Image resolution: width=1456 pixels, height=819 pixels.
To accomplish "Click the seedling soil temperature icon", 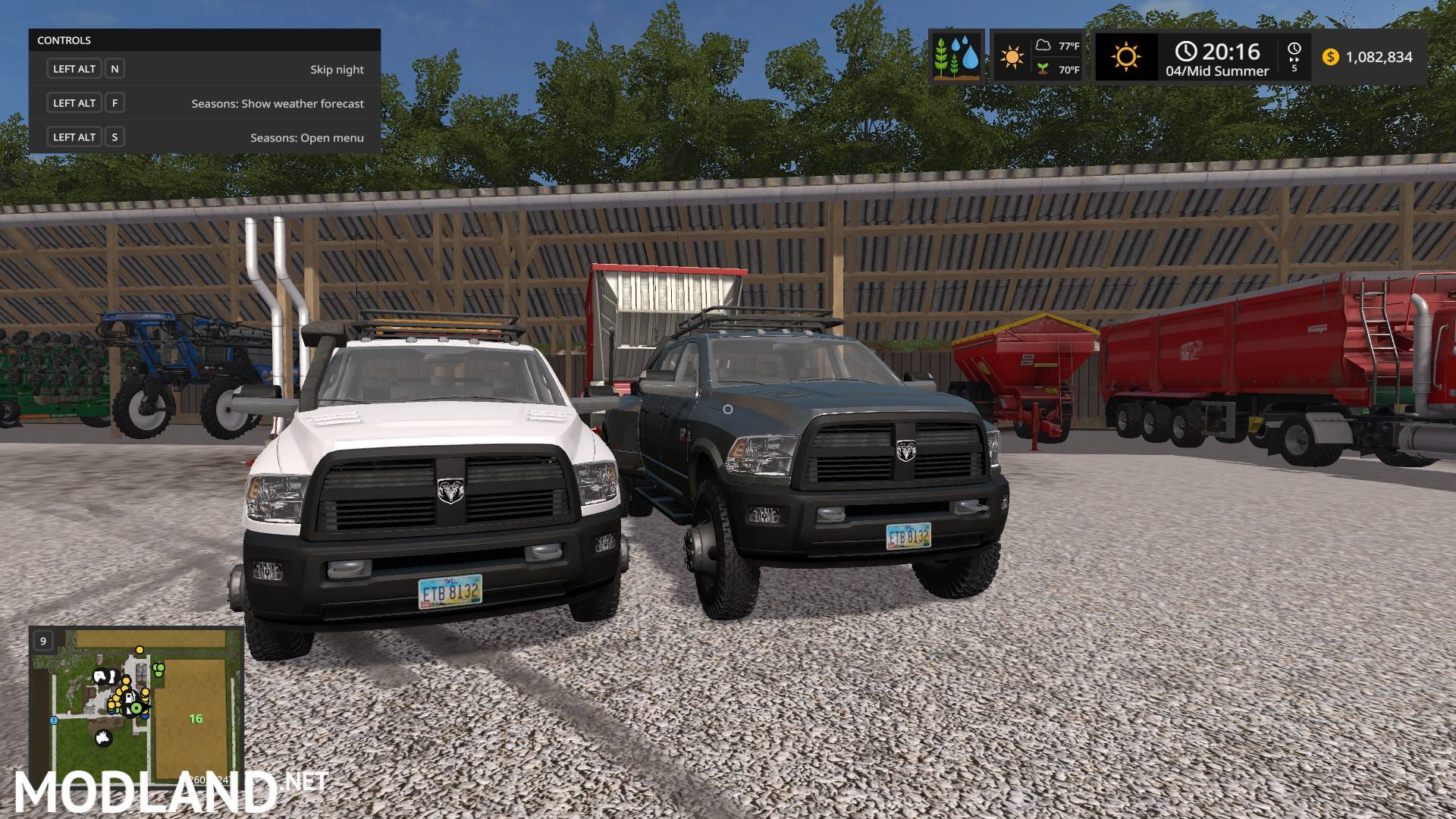I will (x=1043, y=67).
